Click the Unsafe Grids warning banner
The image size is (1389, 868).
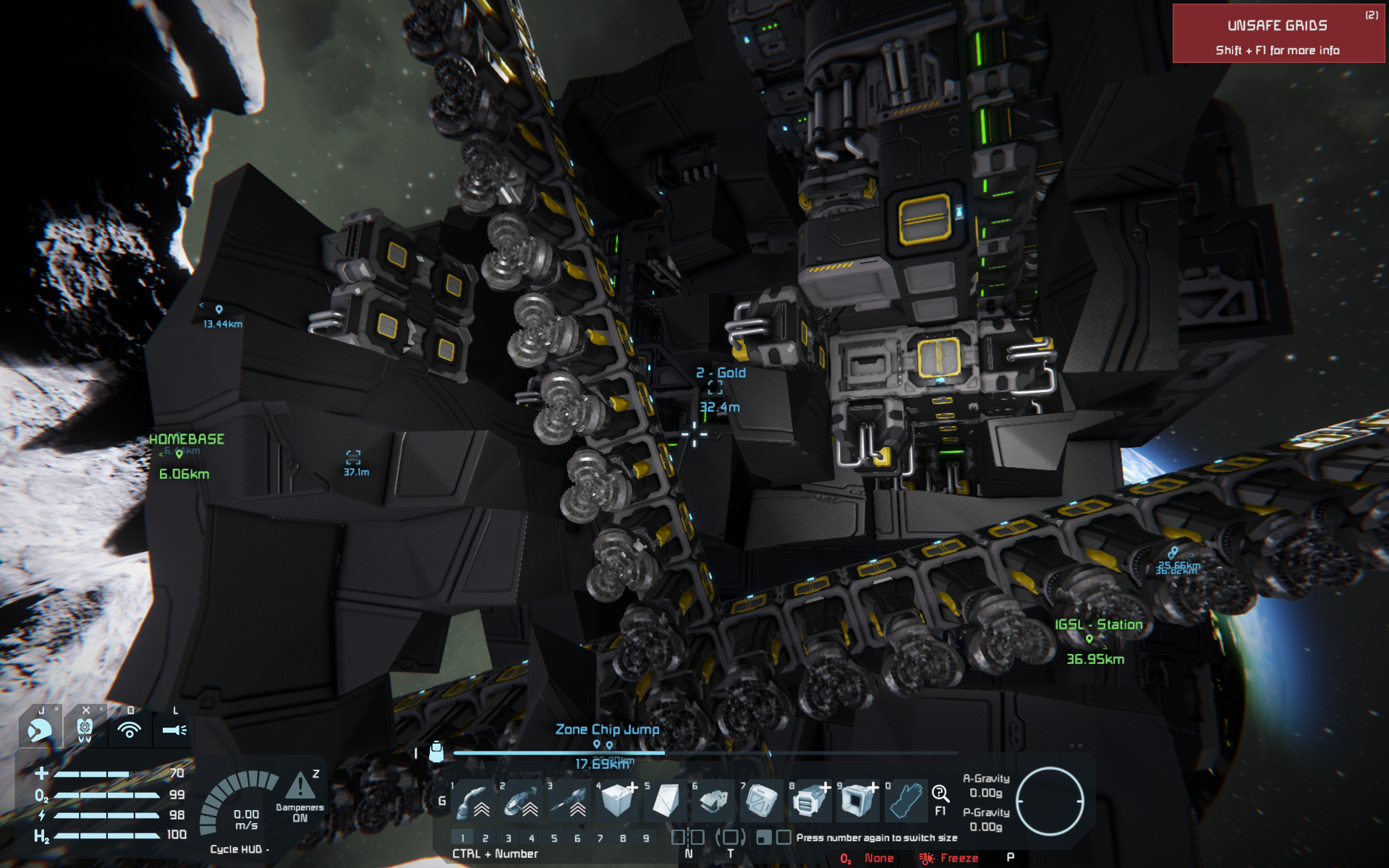pos(1278,34)
